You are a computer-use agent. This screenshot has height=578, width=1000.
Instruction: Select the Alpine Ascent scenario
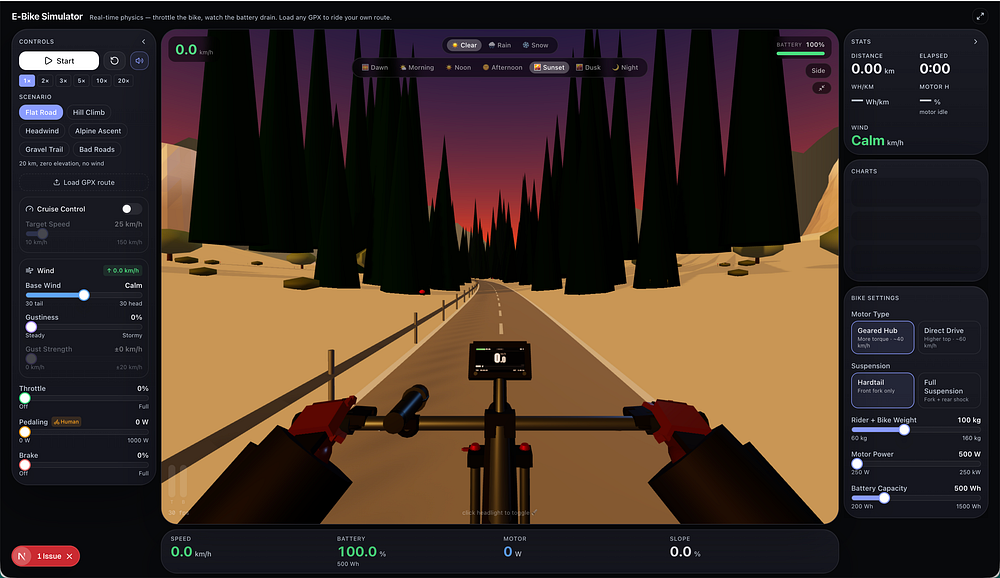pos(98,131)
